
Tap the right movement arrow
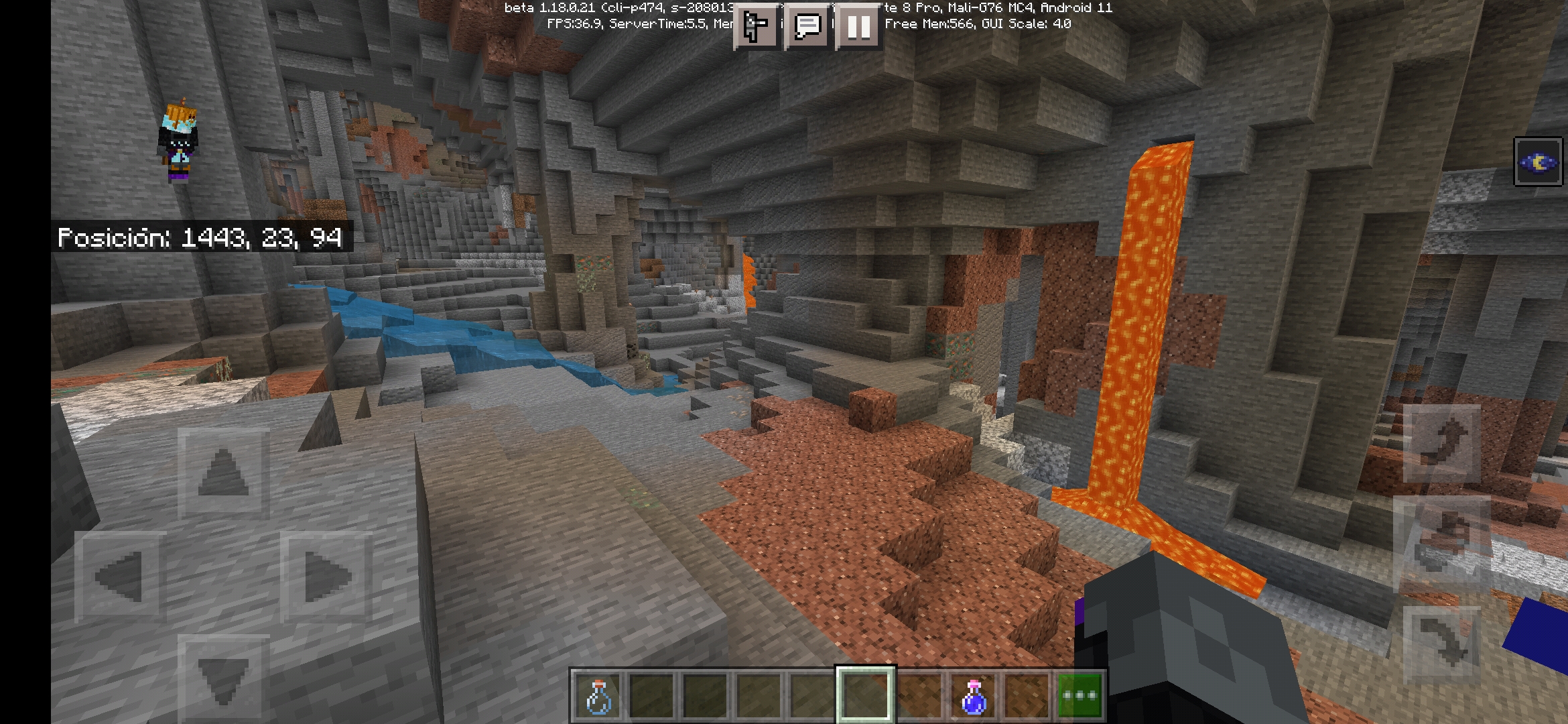point(326,577)
